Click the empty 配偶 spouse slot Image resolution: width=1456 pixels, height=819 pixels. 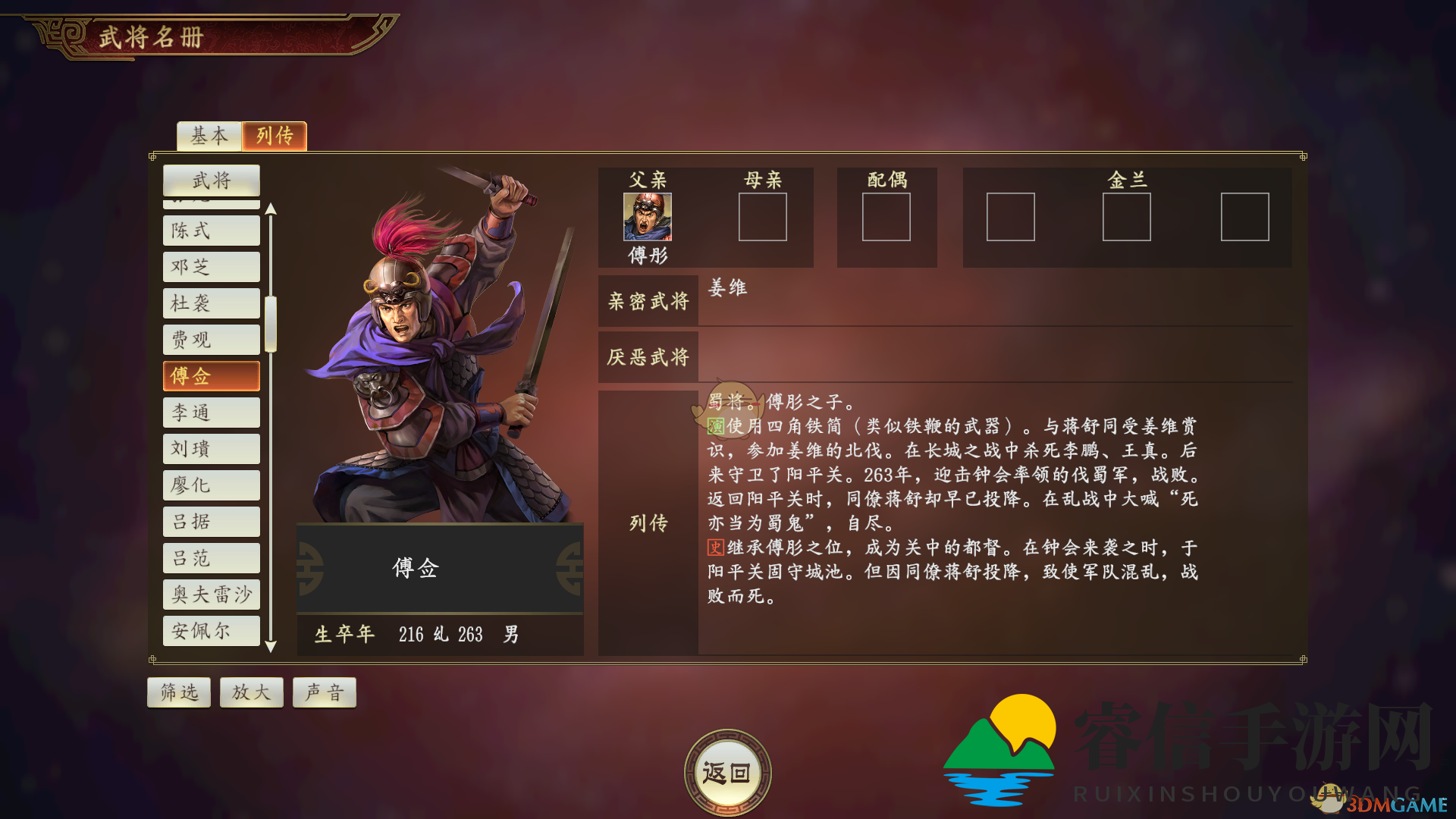887,218
